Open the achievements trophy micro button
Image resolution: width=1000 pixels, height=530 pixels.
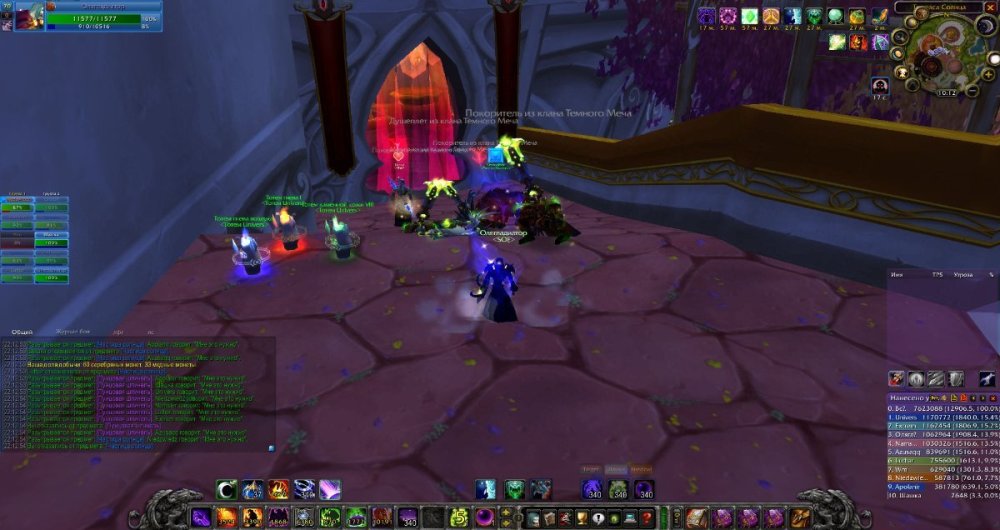click(x=581, y=517)
